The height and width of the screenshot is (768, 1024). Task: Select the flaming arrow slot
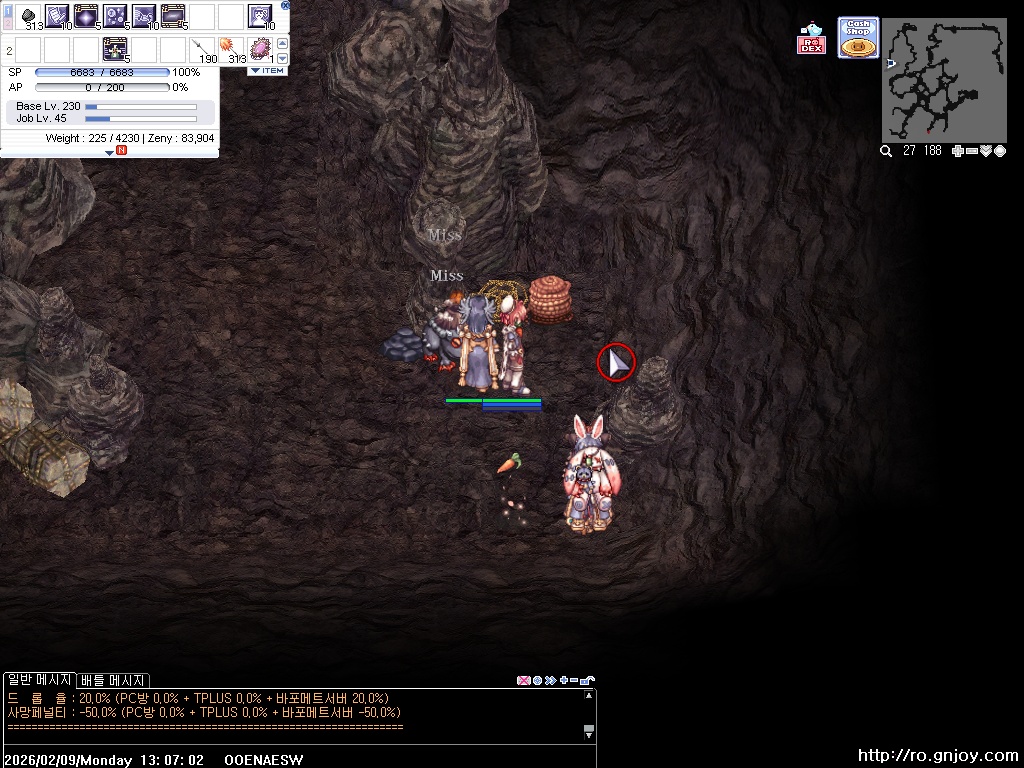point(231,48)
